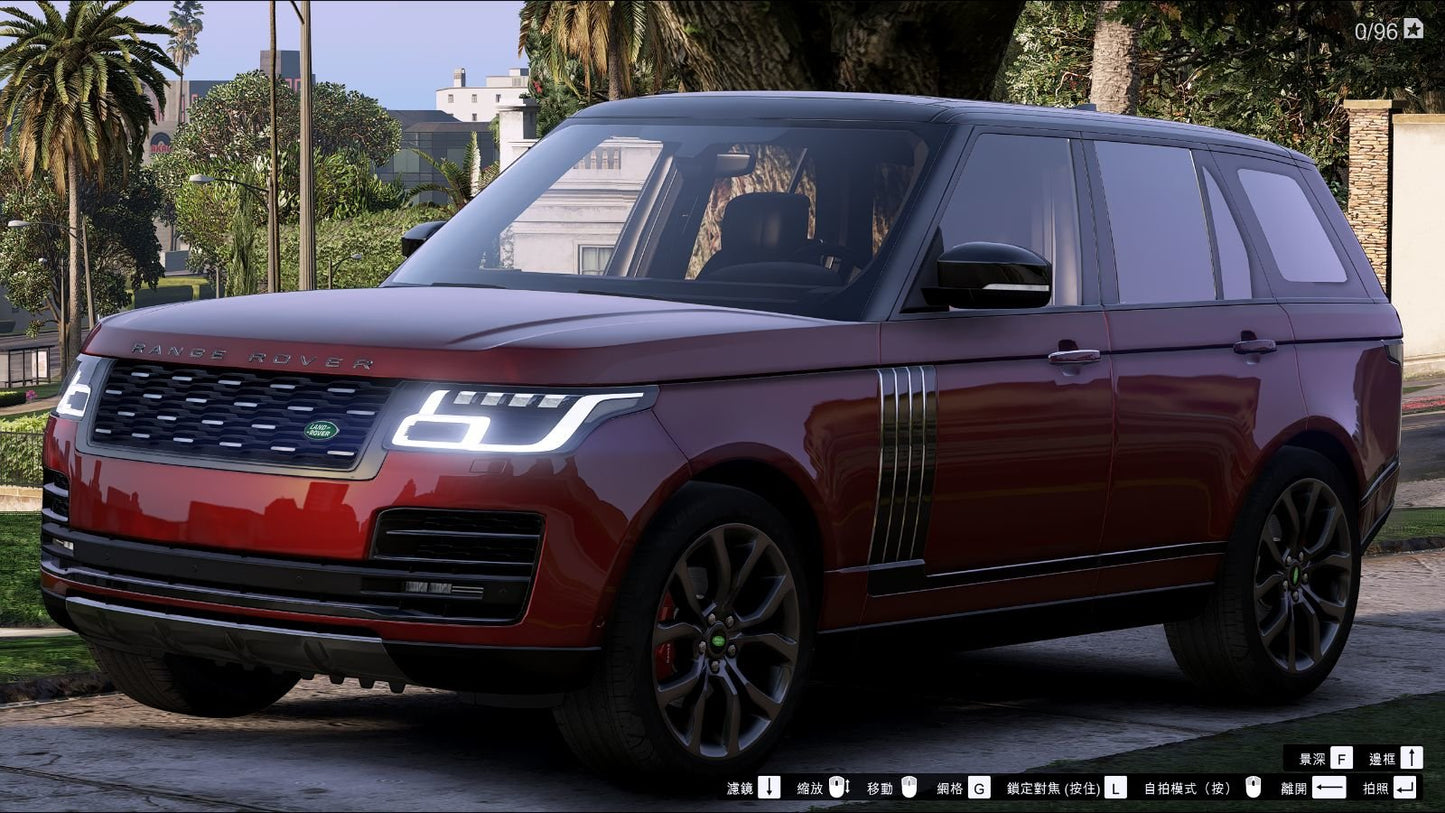Click the down-arrow icon next to 濾鏡 filter
Viewport: 1445px width, 813px height.
click(x=768, y=788)
